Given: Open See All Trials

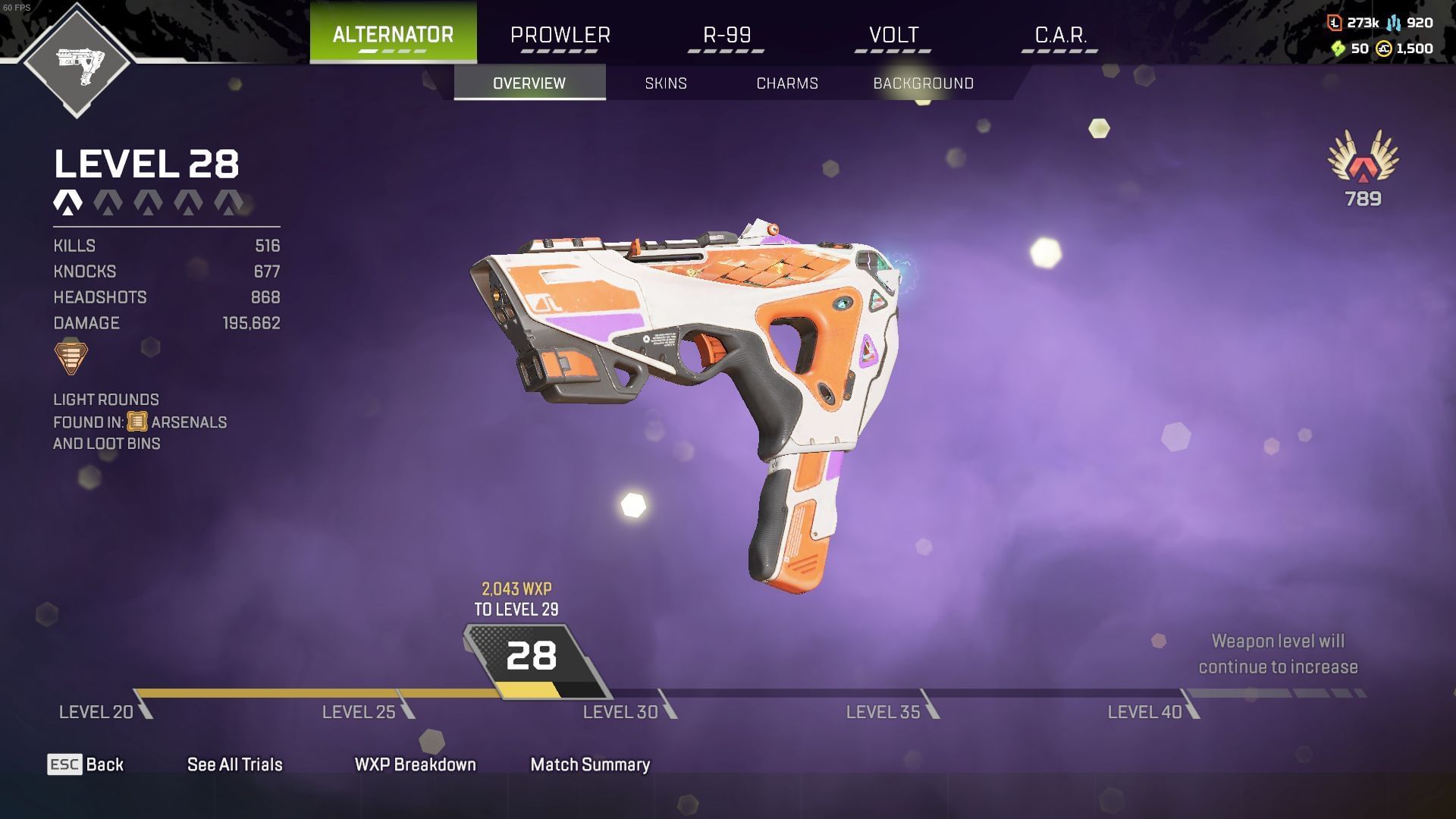Looking at the screenshot, I should 235,765.
